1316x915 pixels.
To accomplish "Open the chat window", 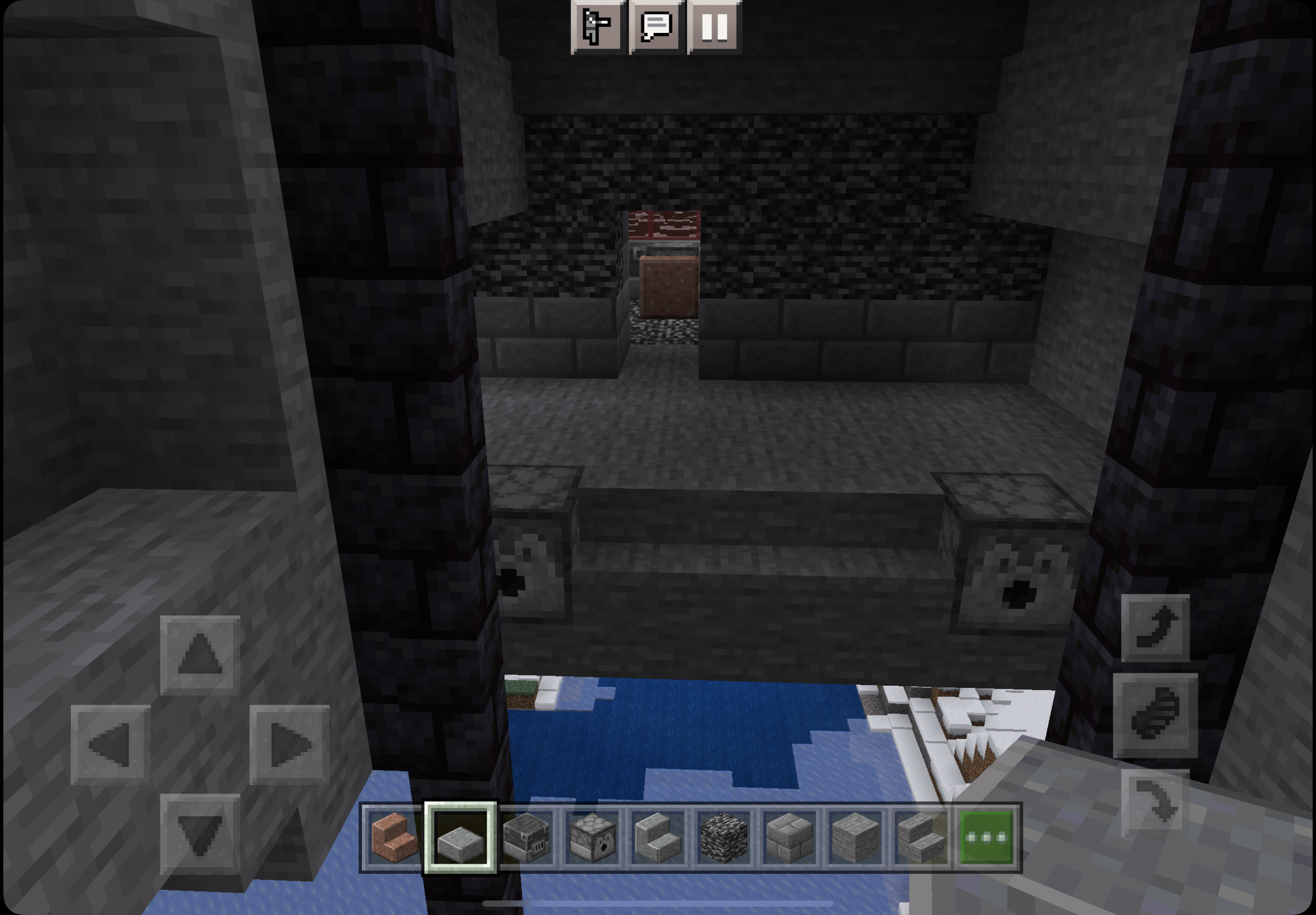I will click(x=656, y=27).
